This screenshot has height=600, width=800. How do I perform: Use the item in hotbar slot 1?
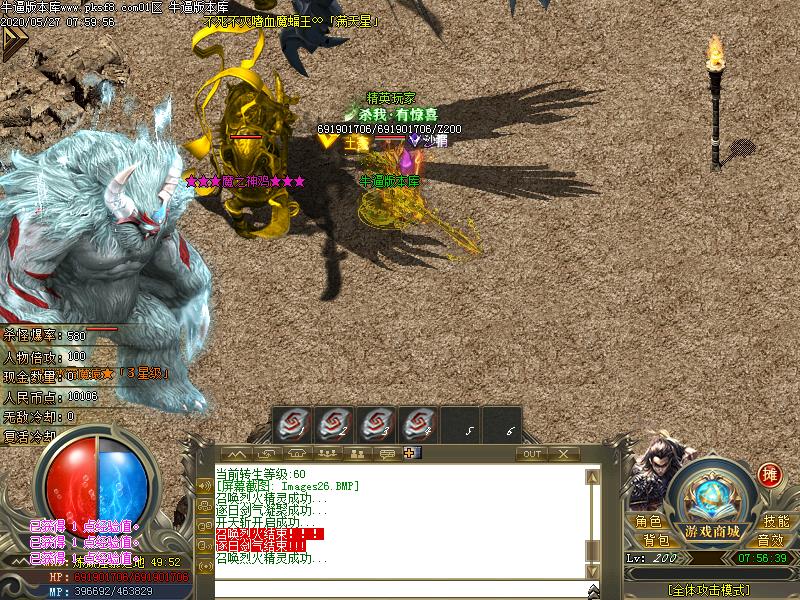pos(292,424)
